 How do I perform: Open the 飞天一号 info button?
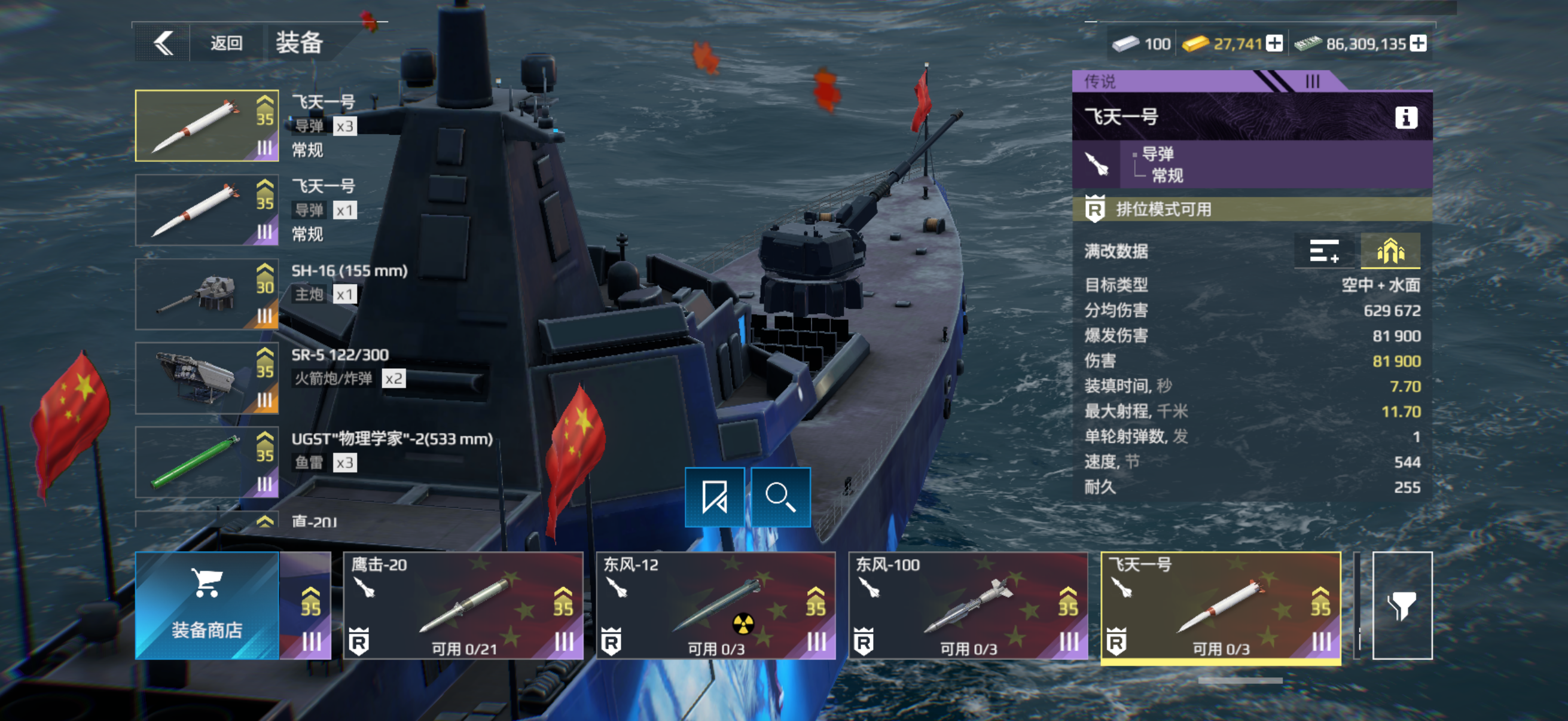tap(1405, 117)
